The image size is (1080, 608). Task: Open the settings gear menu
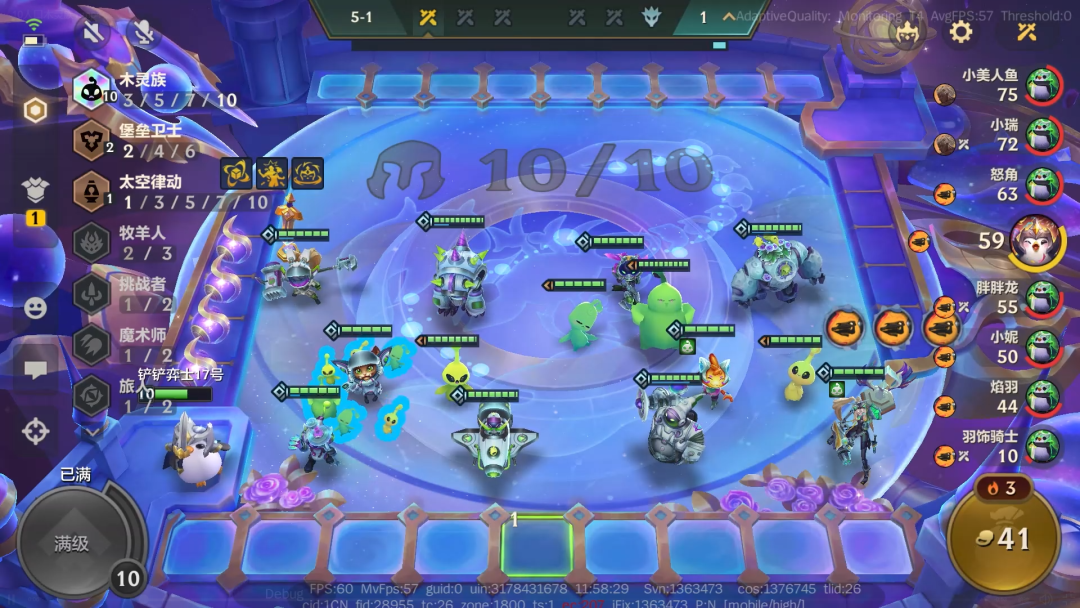click(961, 32)
